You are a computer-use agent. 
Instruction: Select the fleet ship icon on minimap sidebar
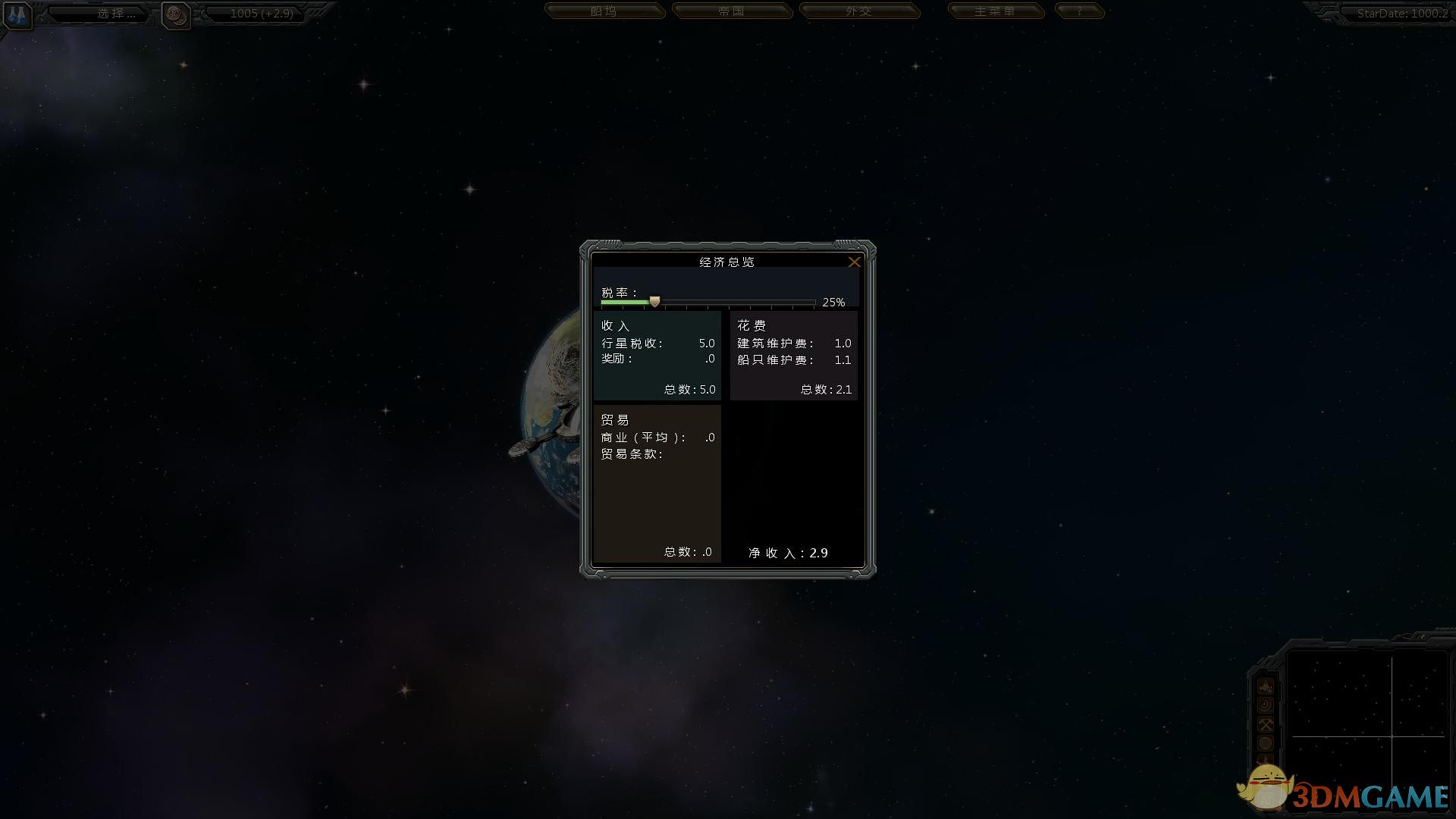[x=1265, y=686]
